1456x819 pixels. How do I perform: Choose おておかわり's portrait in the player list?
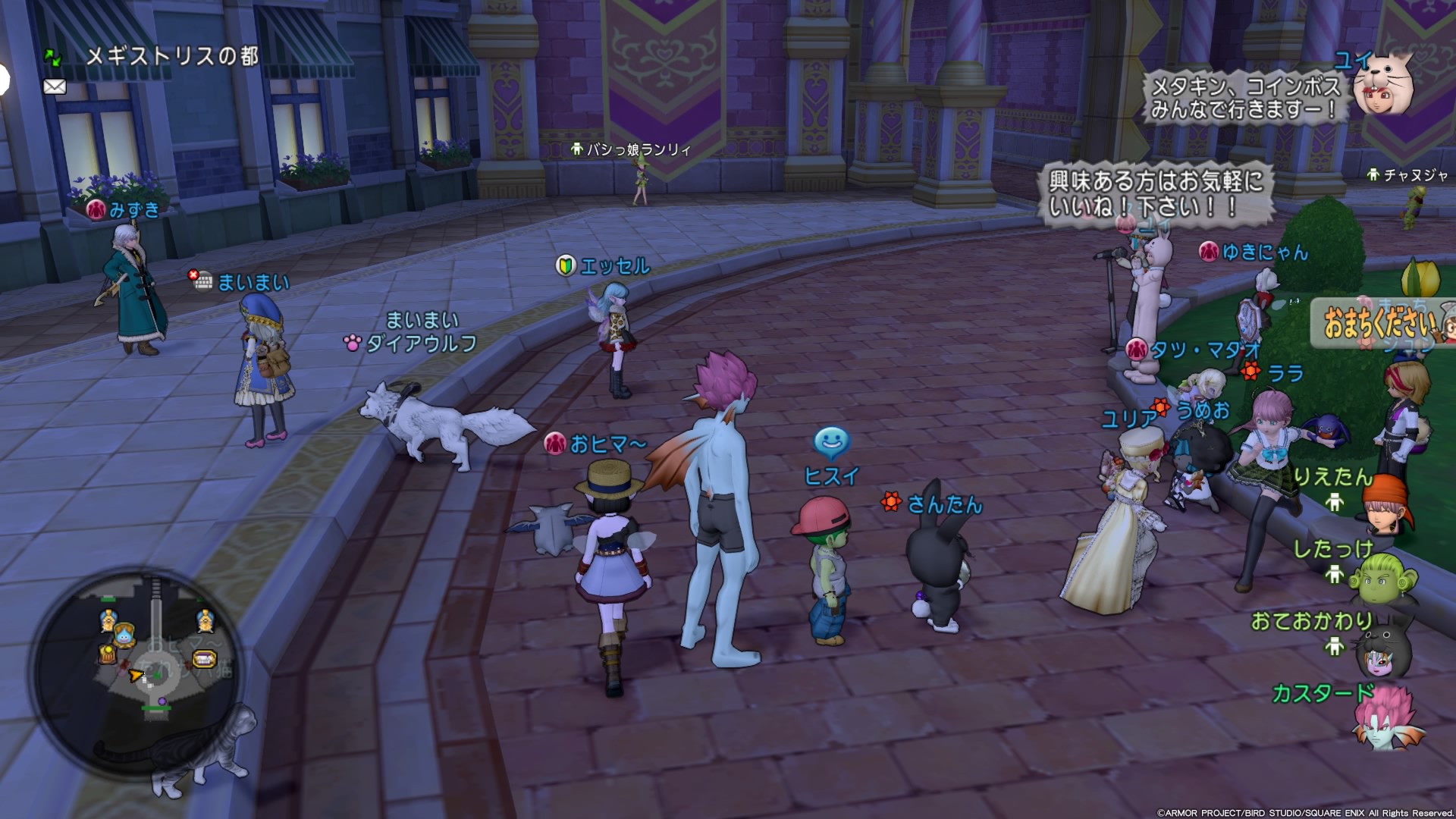pos(1385,650)
